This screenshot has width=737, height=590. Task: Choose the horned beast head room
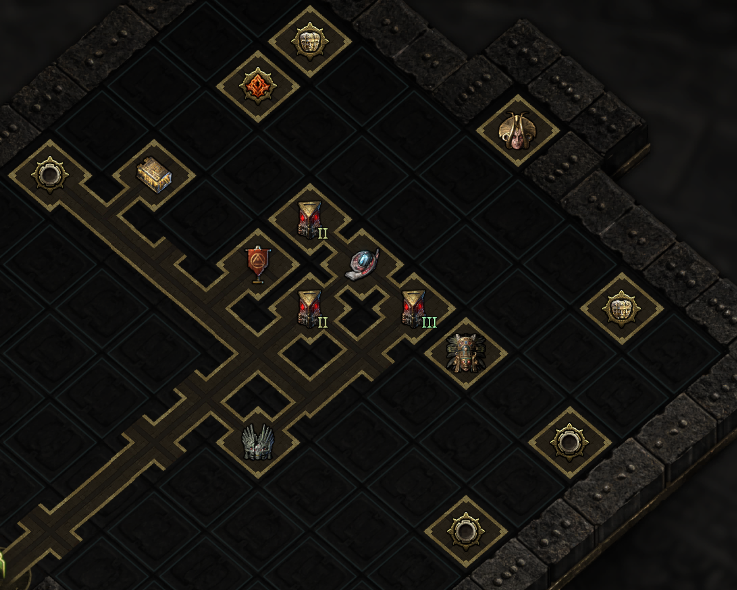click(x=465, y=351)
